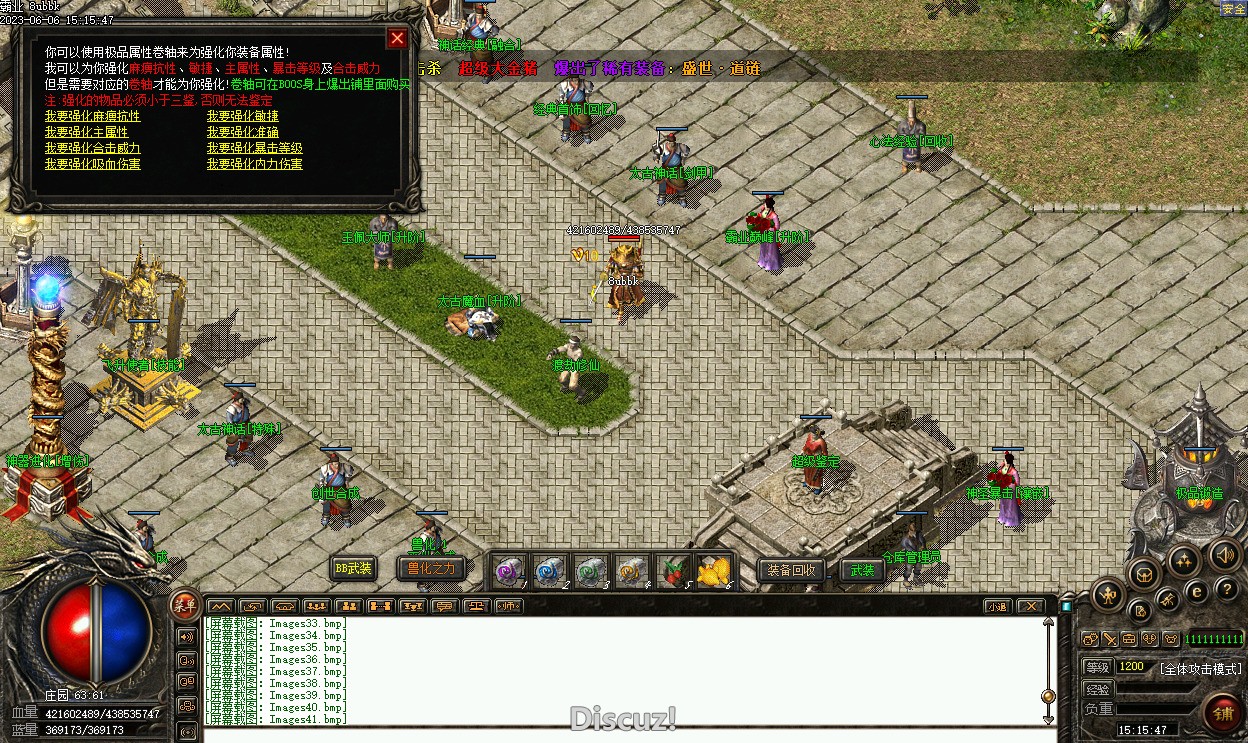Choose 我要强化主属性 option
Image resolution: width=1248 pixels, height=743 pixels.
[x=86, y=132]
